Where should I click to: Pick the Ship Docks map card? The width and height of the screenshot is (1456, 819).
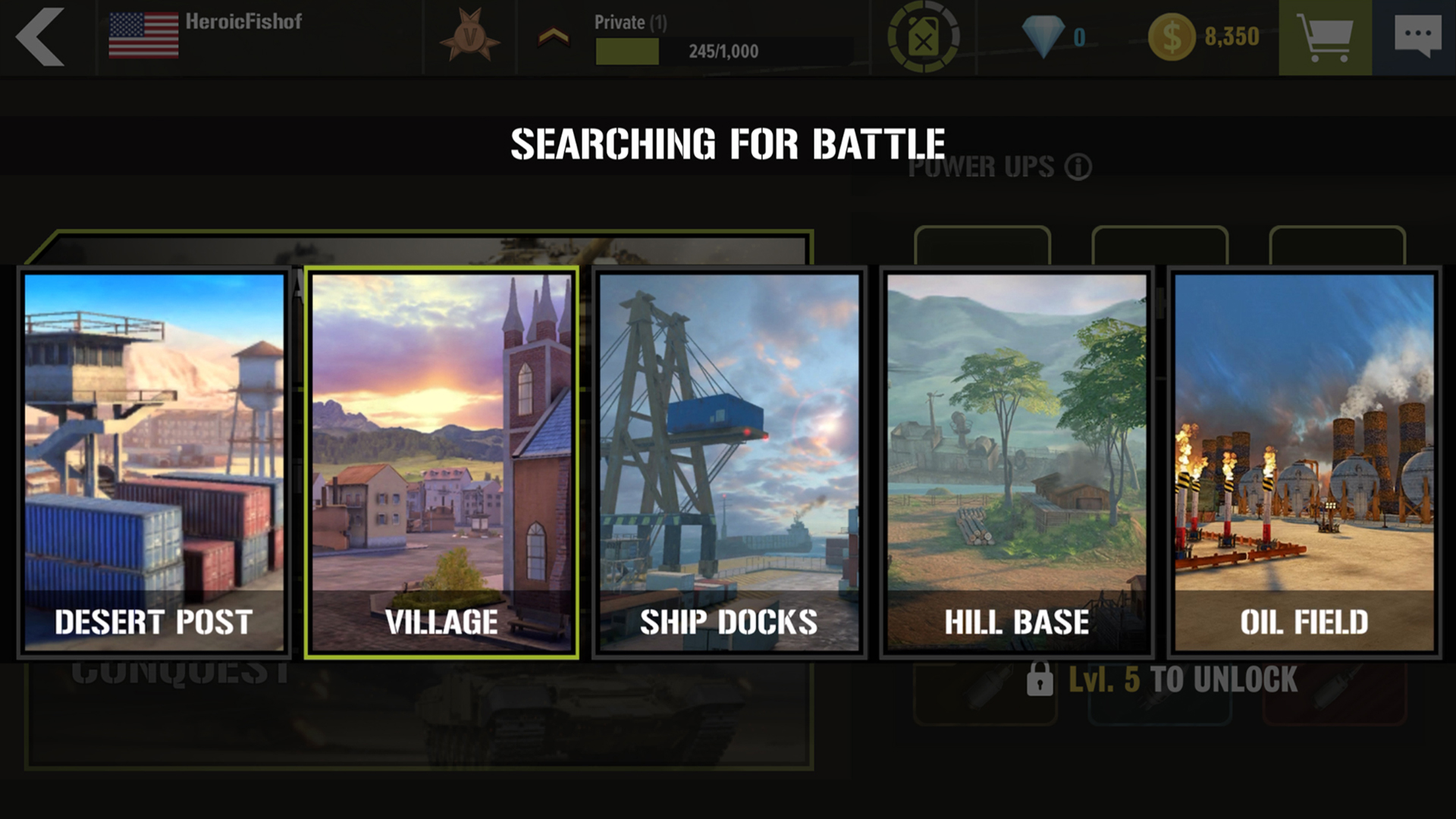point(729,462)
